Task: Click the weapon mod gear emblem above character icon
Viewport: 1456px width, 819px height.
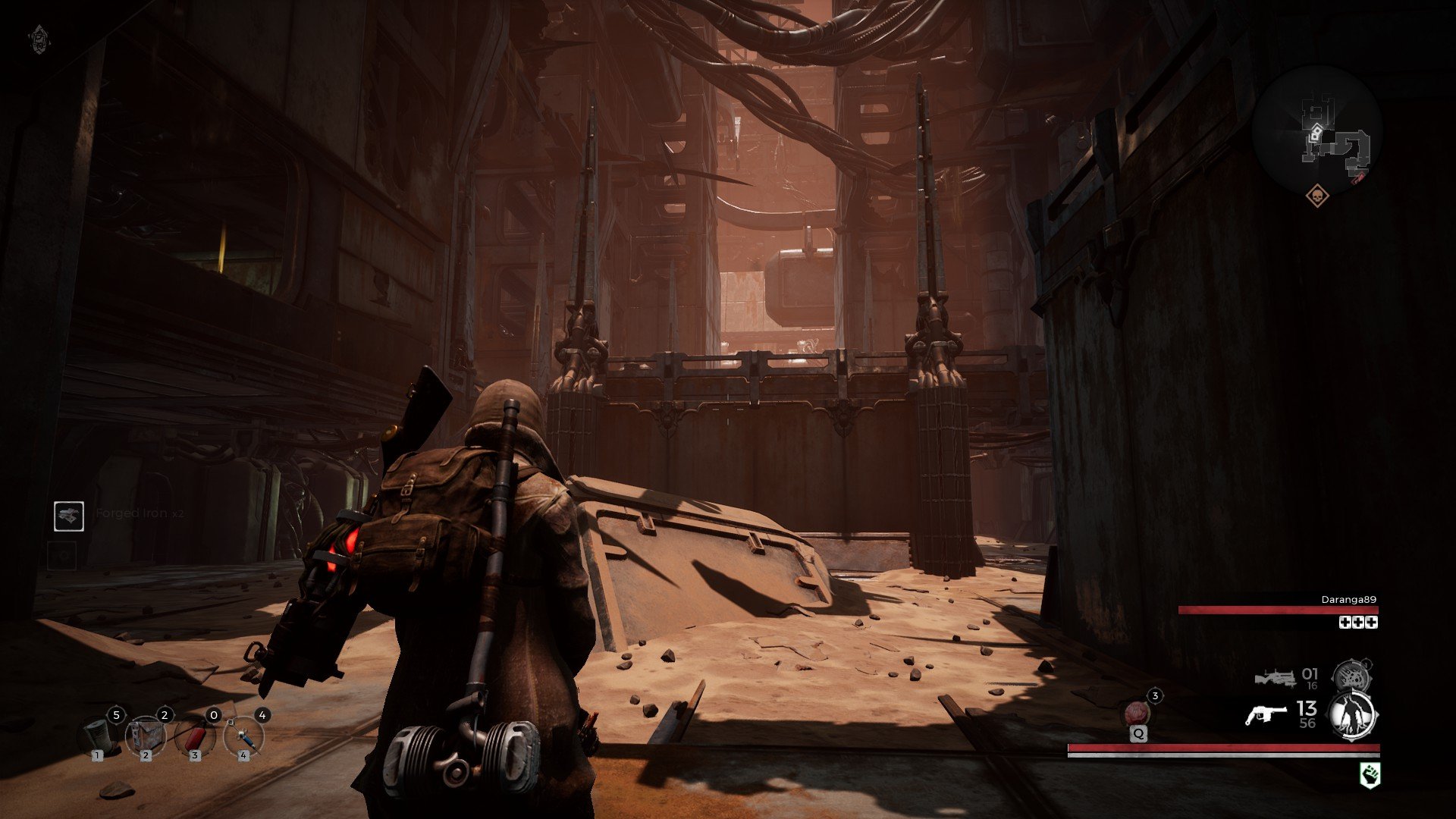Action: [1351, 675]
